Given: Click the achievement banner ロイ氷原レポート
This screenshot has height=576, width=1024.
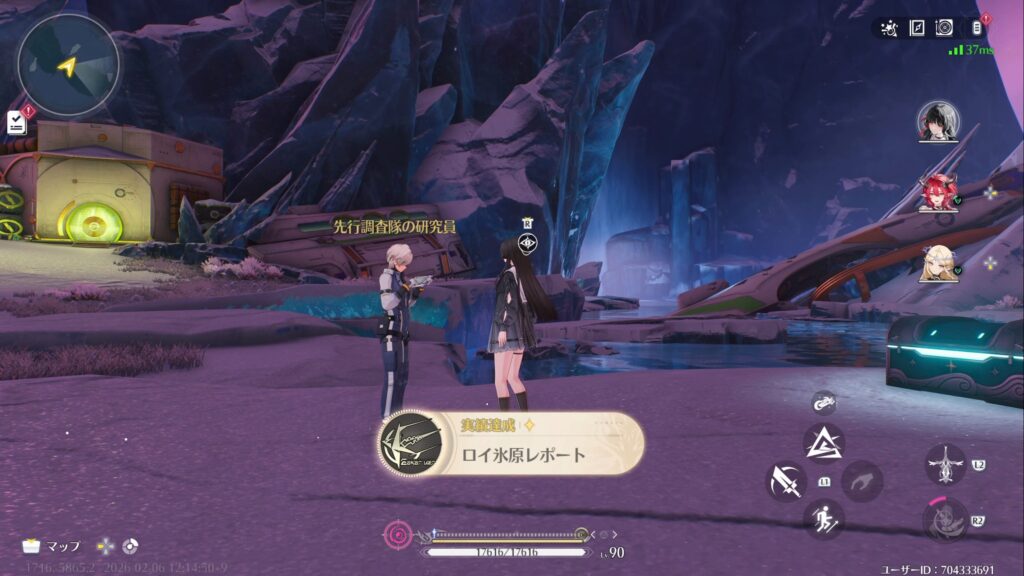Looking at the screenshot, I should tap(511, 443).
